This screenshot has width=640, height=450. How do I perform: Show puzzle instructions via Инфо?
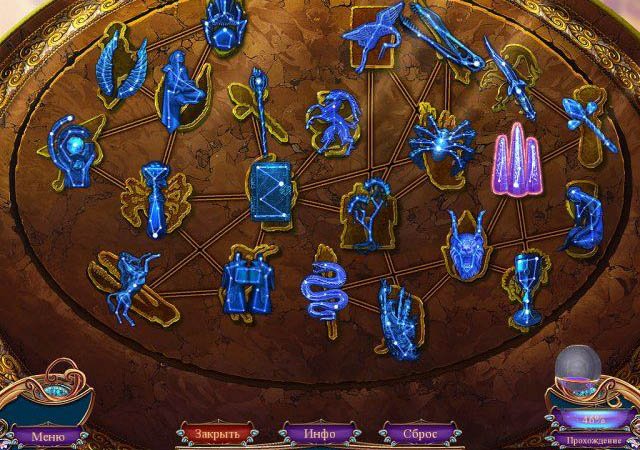(320, 435)
